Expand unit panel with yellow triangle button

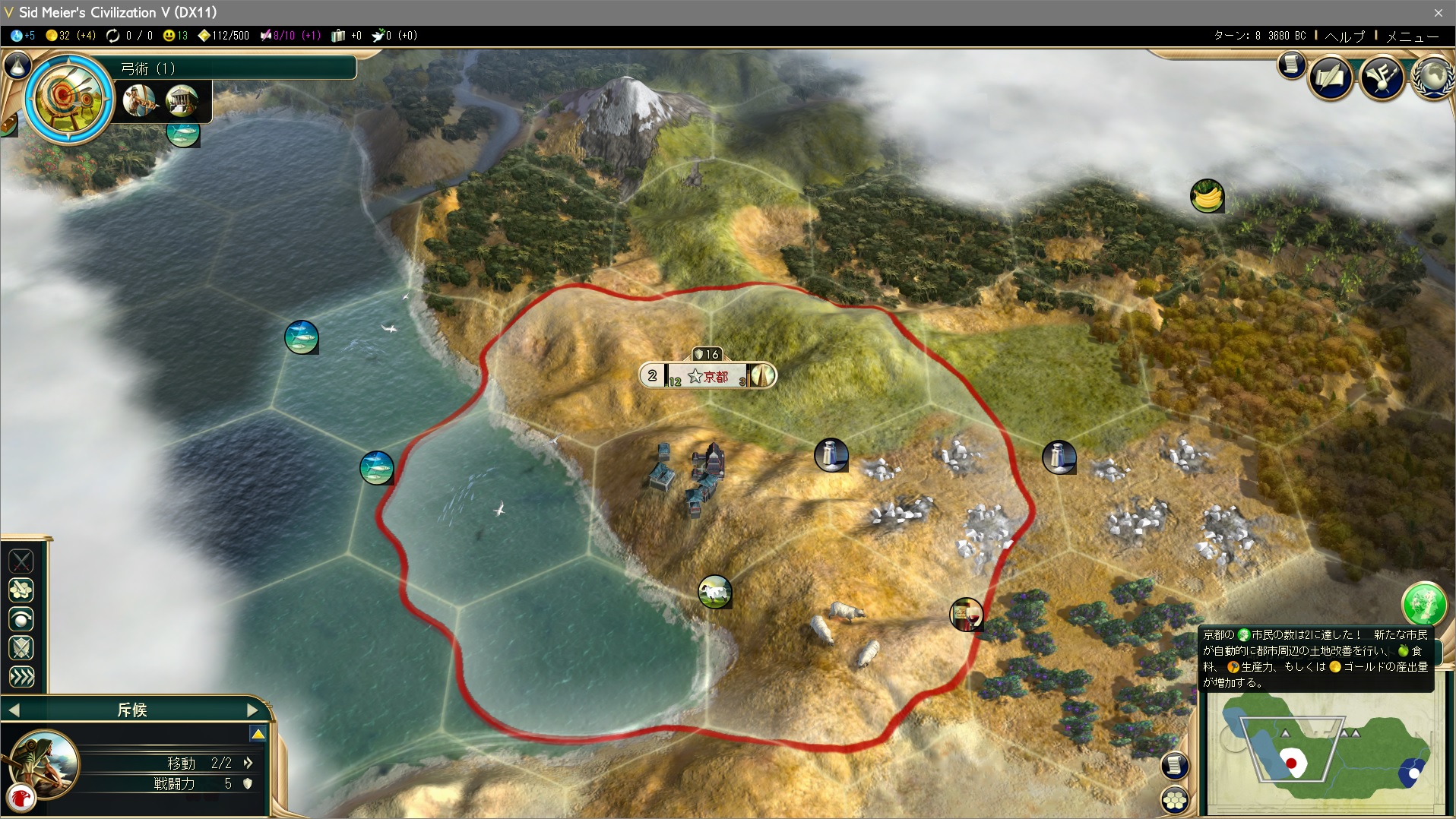258,734
